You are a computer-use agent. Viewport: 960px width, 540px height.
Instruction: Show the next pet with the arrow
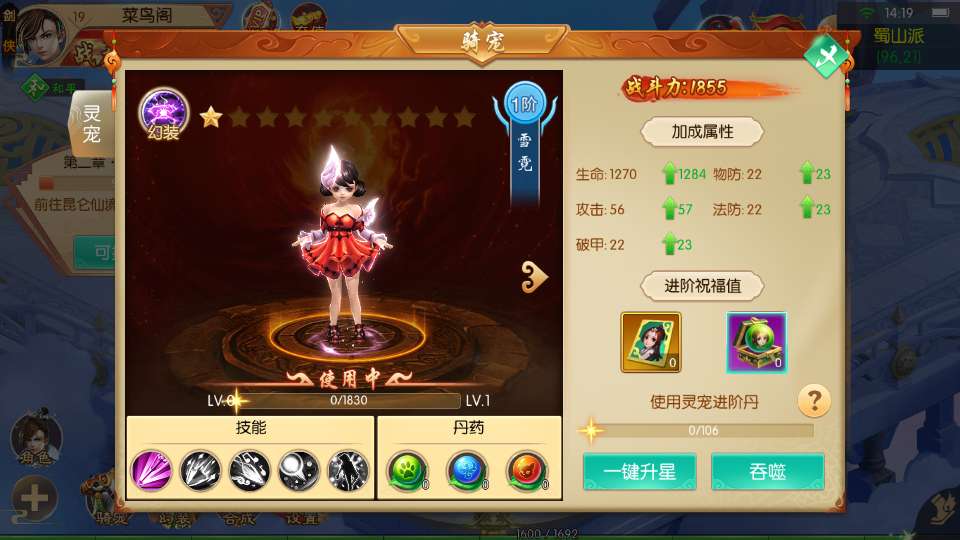[x=535, y=278]
